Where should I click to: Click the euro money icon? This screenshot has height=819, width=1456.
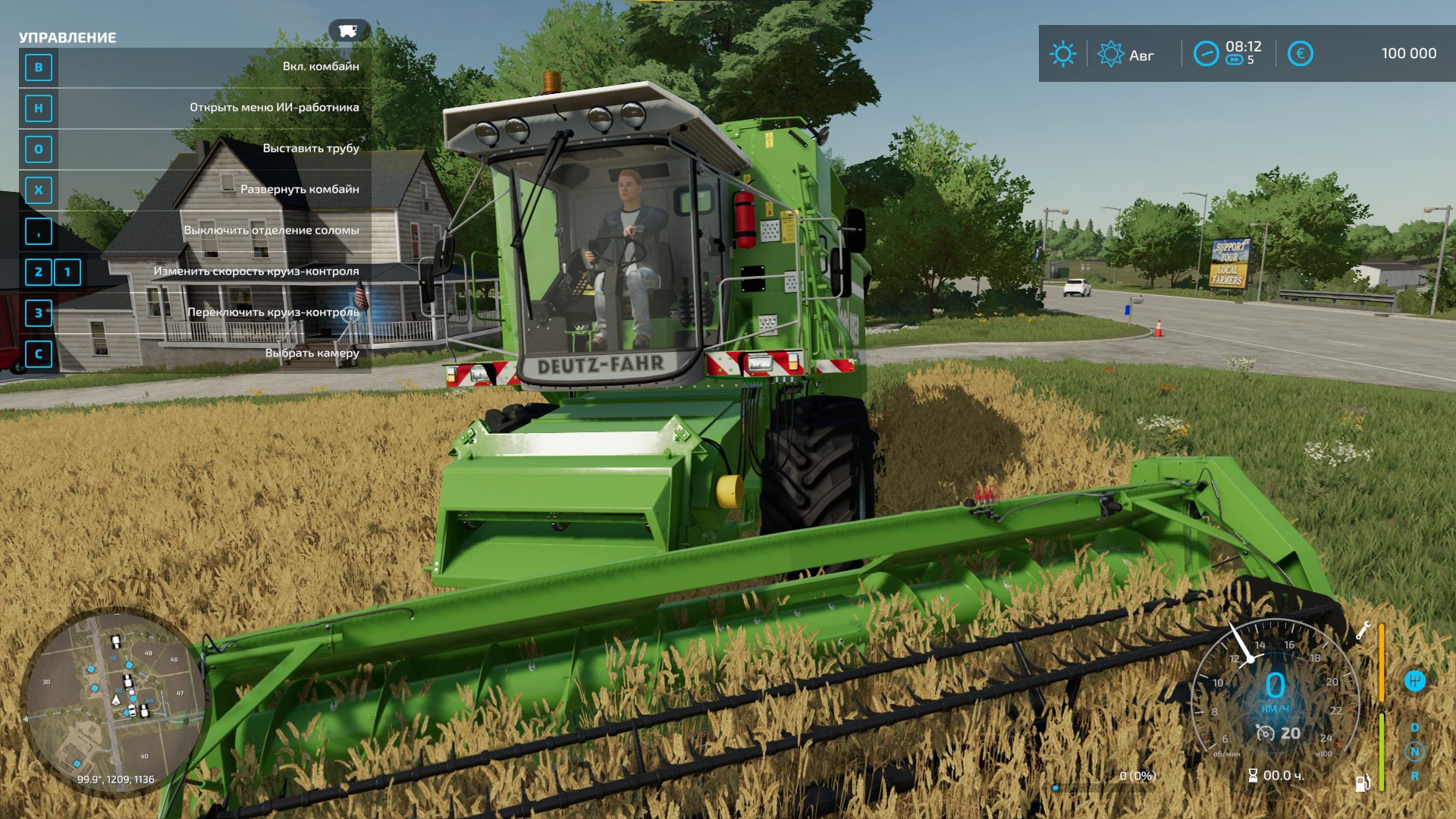tap(1300, 54)
